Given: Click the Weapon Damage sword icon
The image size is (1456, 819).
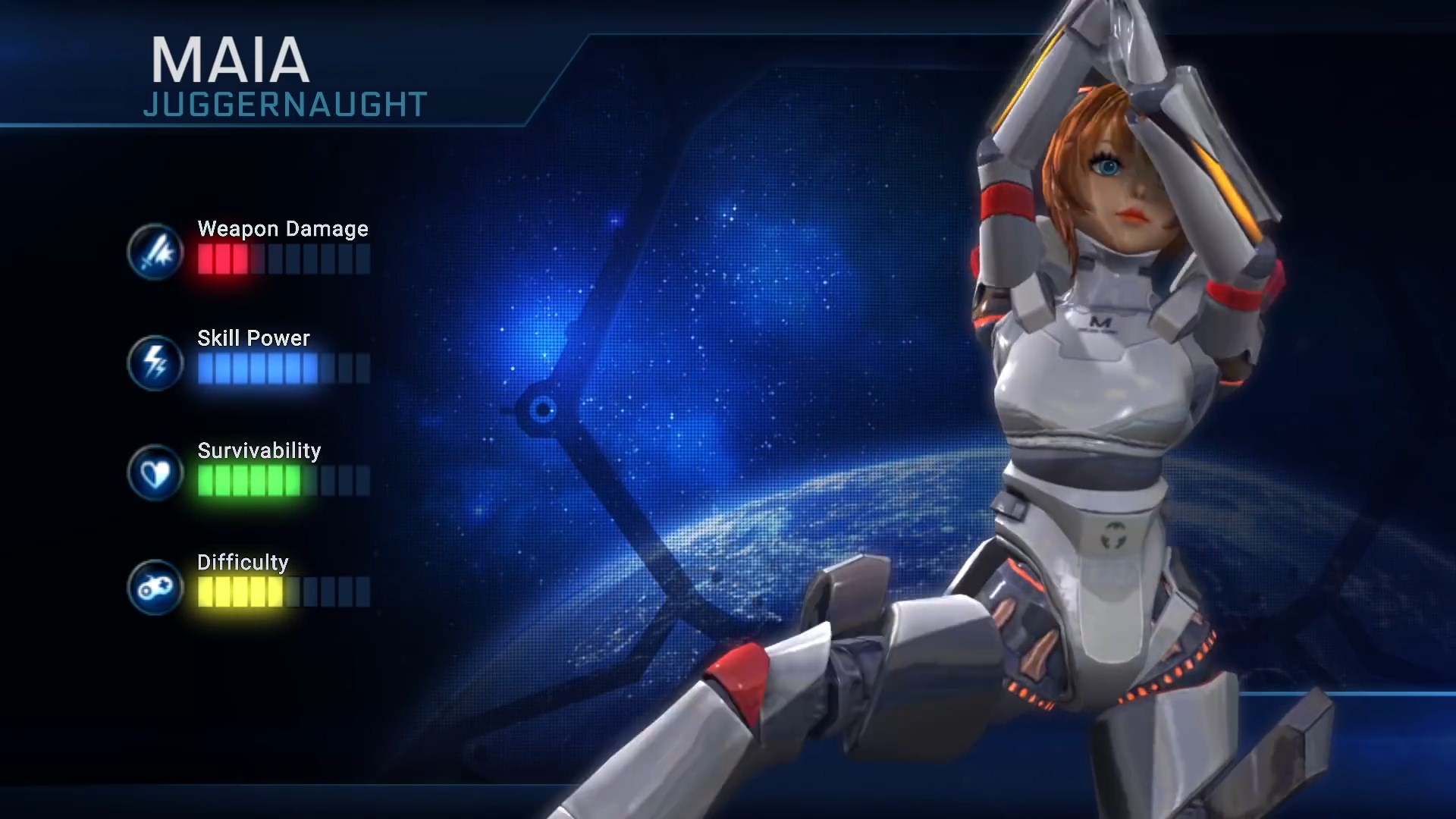Looking at the screenshot, I should pos(155,252).
